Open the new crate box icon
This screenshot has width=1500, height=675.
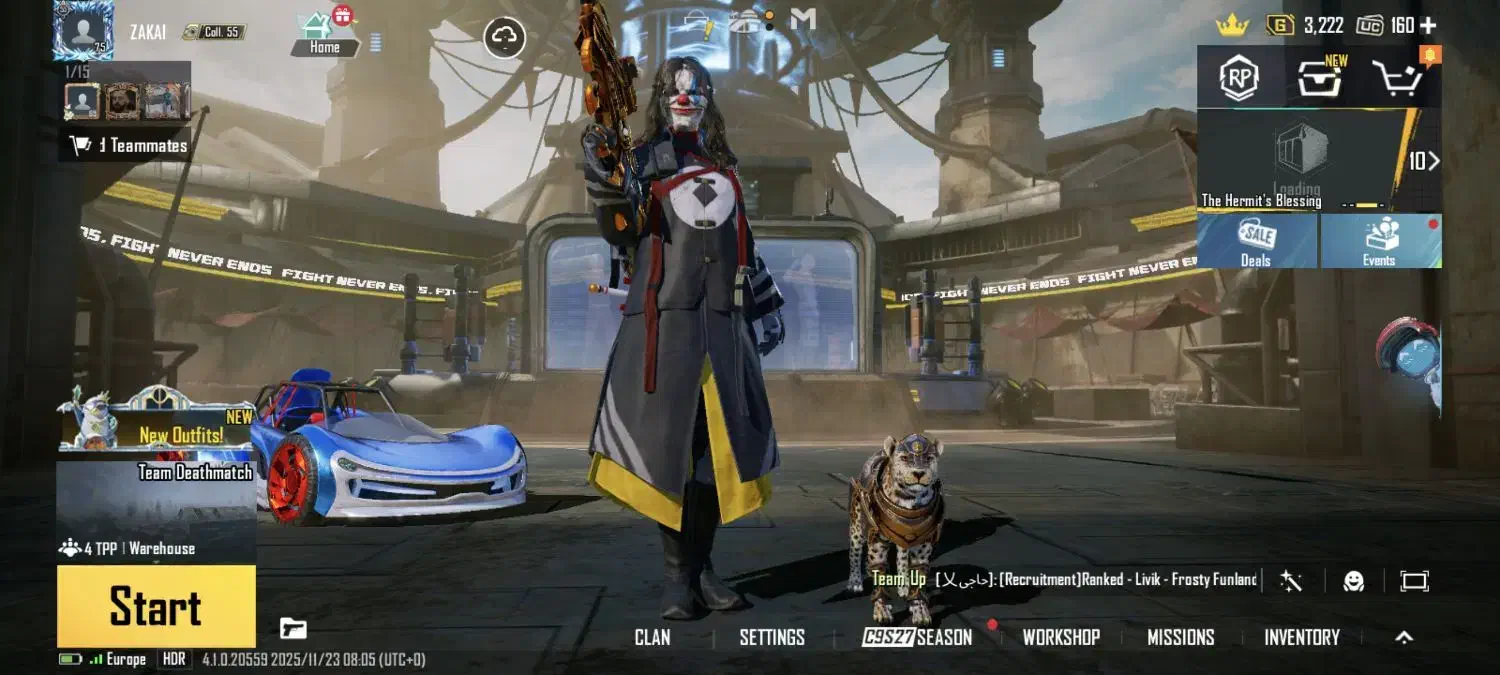coord(1320,78)
